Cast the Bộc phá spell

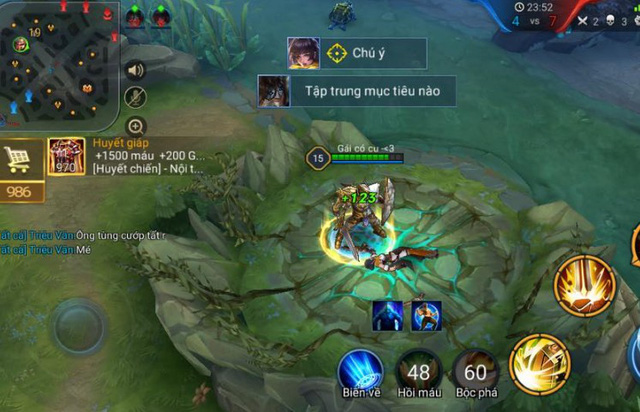476,372
